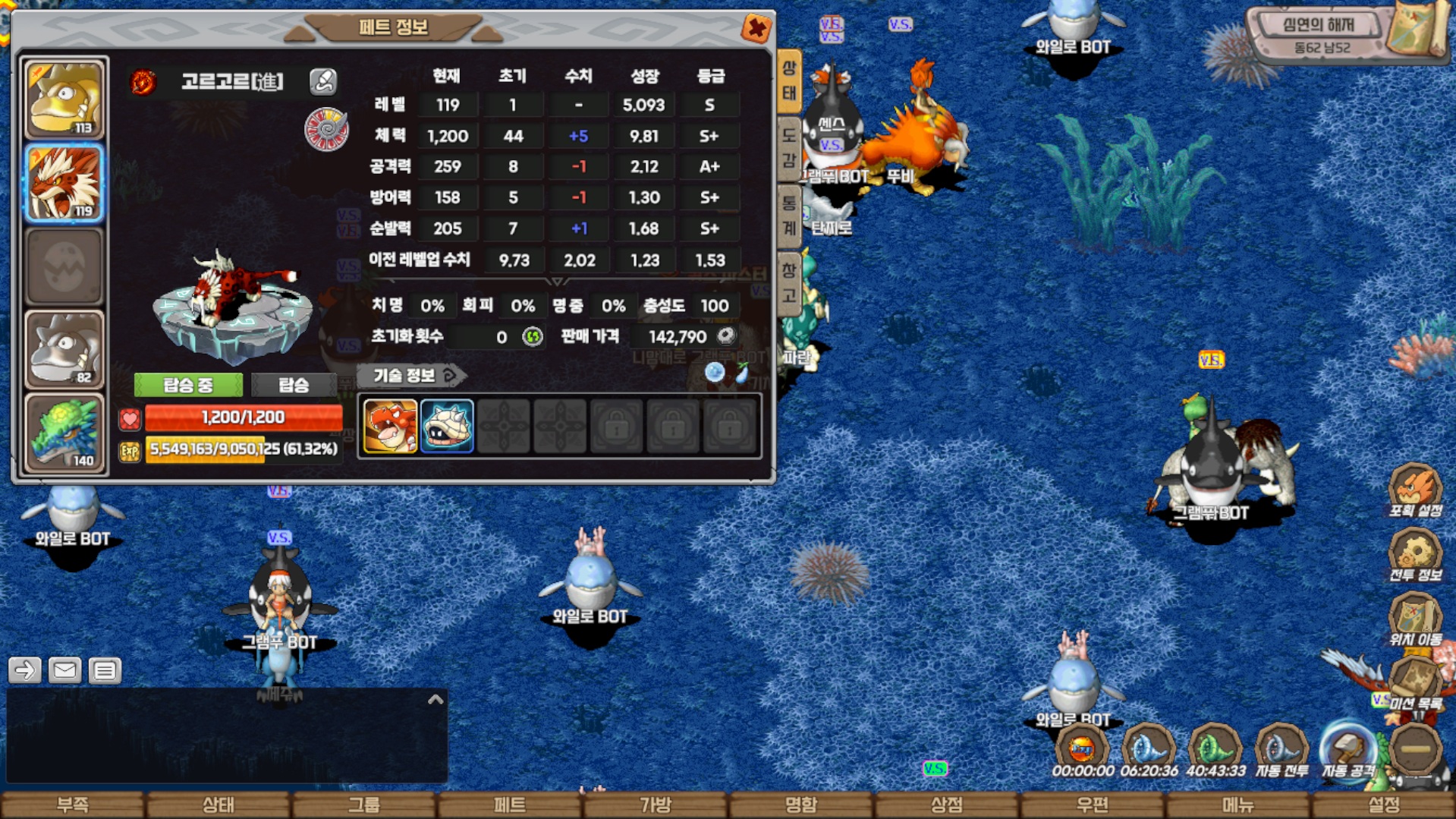This screenshot has height=819, width=1456.
Task: Open the 부족 tribe menu
Action: (73, 805)
